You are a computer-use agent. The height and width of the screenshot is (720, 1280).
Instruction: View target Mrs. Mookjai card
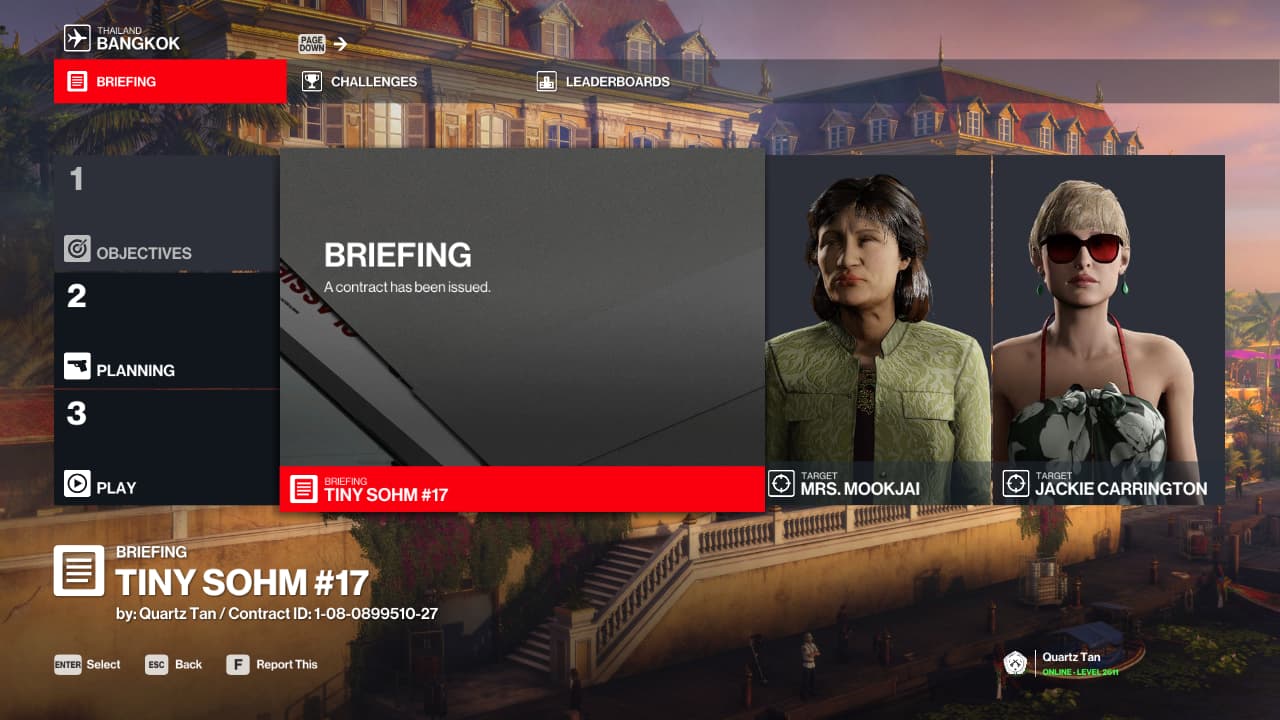pos(878,330)
